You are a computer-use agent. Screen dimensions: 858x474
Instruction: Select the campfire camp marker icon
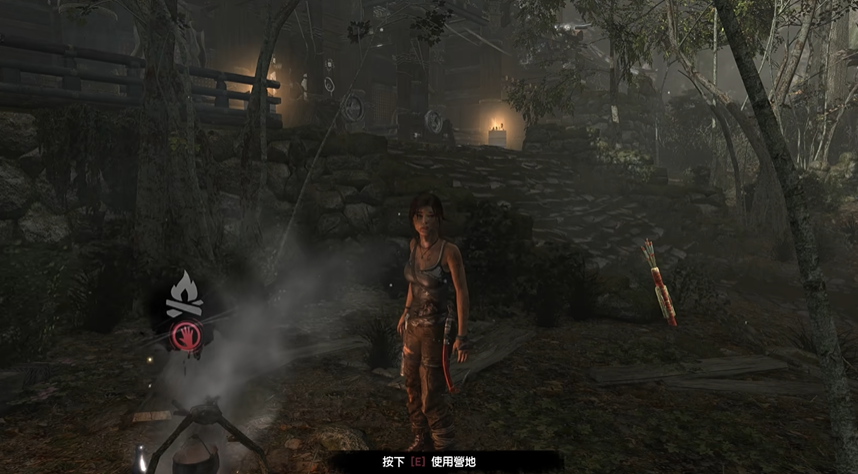click(x=185, y=294)
